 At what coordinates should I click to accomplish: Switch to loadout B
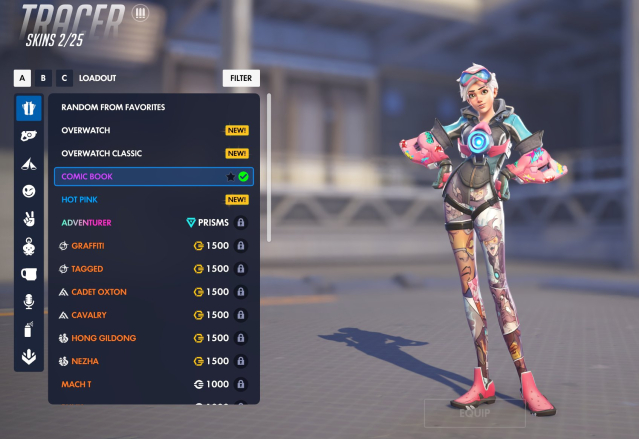tap(43, 78)
